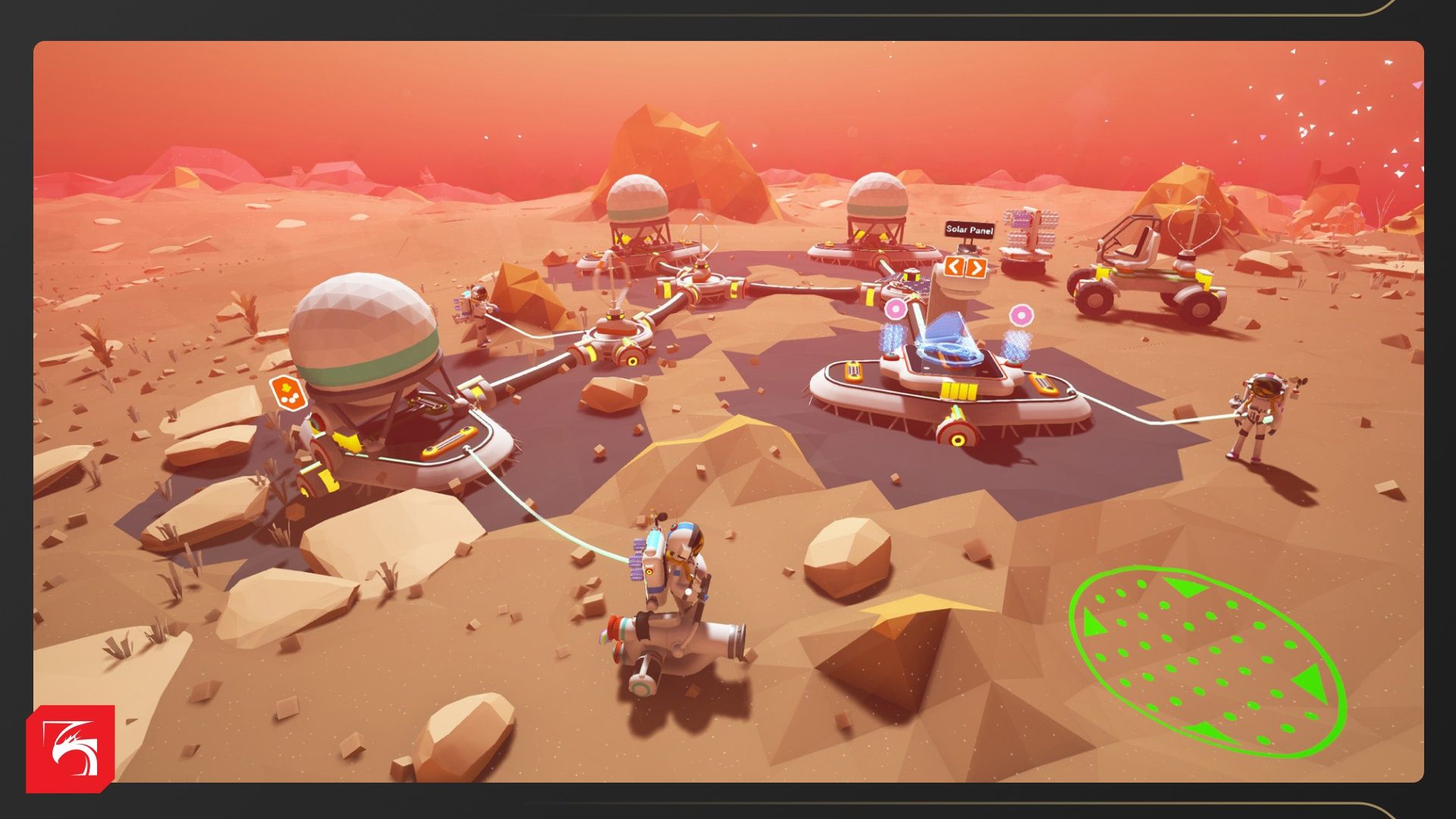Click the left arrow on the printer selector
This screenshot has width=1456, height=819.
click(954, 266)
